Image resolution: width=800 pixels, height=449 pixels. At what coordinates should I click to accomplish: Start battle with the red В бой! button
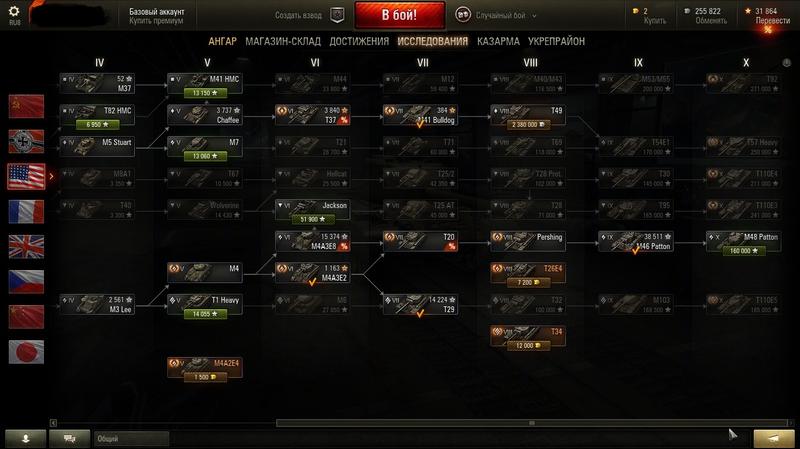(399, 16)
